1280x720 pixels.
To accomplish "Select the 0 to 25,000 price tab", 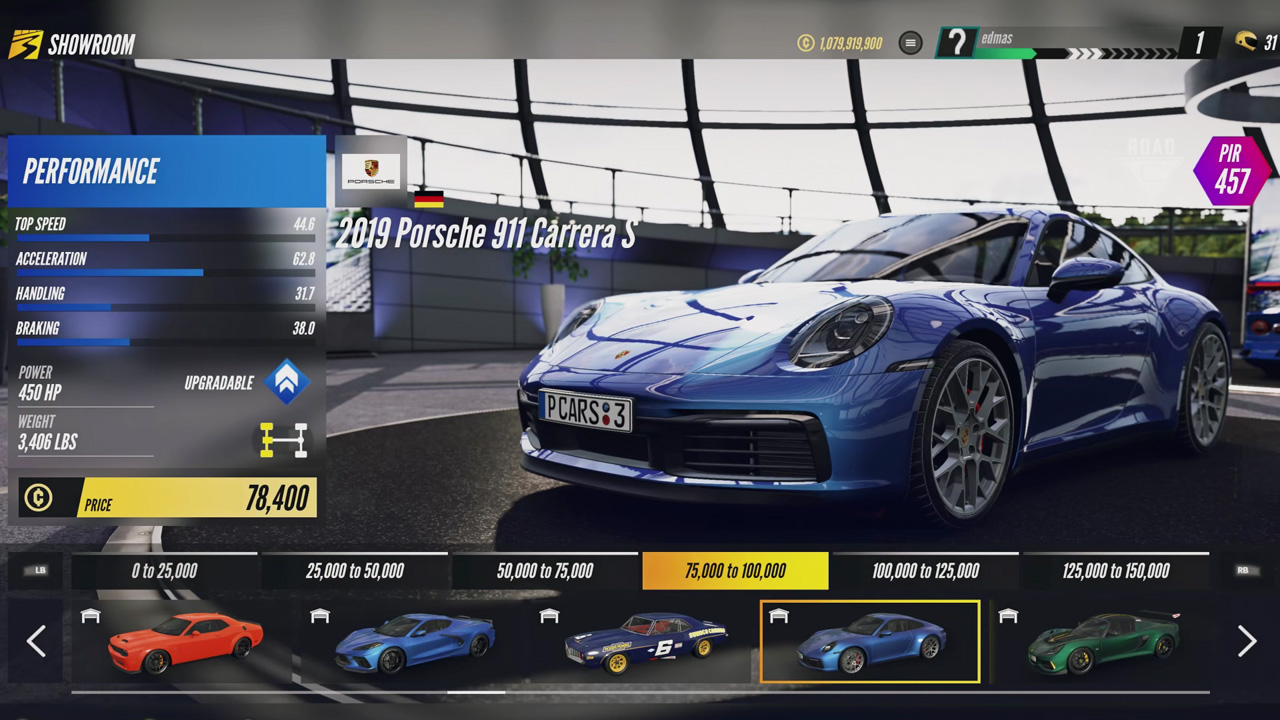I will tap(165, 571).
